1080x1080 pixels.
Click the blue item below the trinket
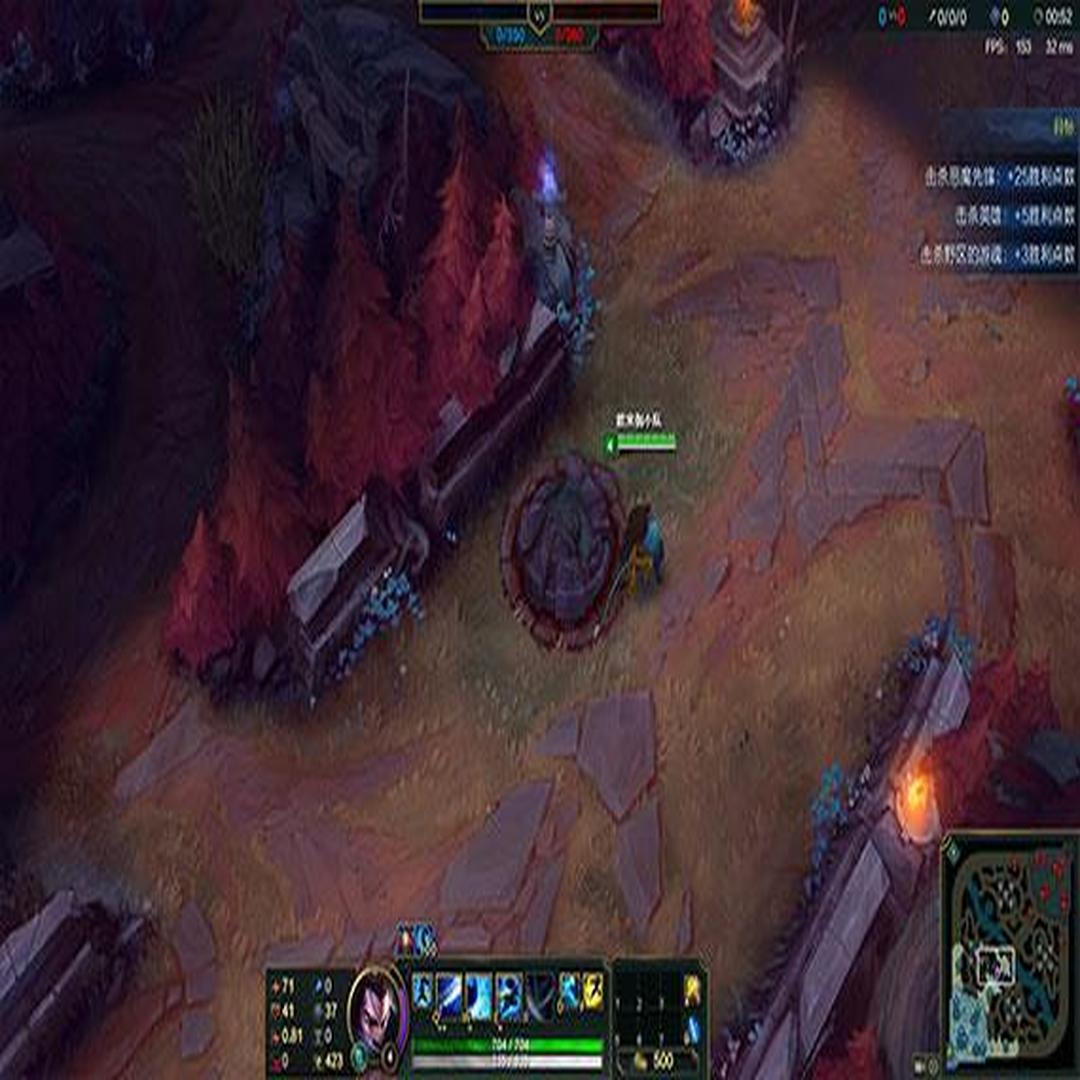pyautogui.click(x=692, y=1029)
